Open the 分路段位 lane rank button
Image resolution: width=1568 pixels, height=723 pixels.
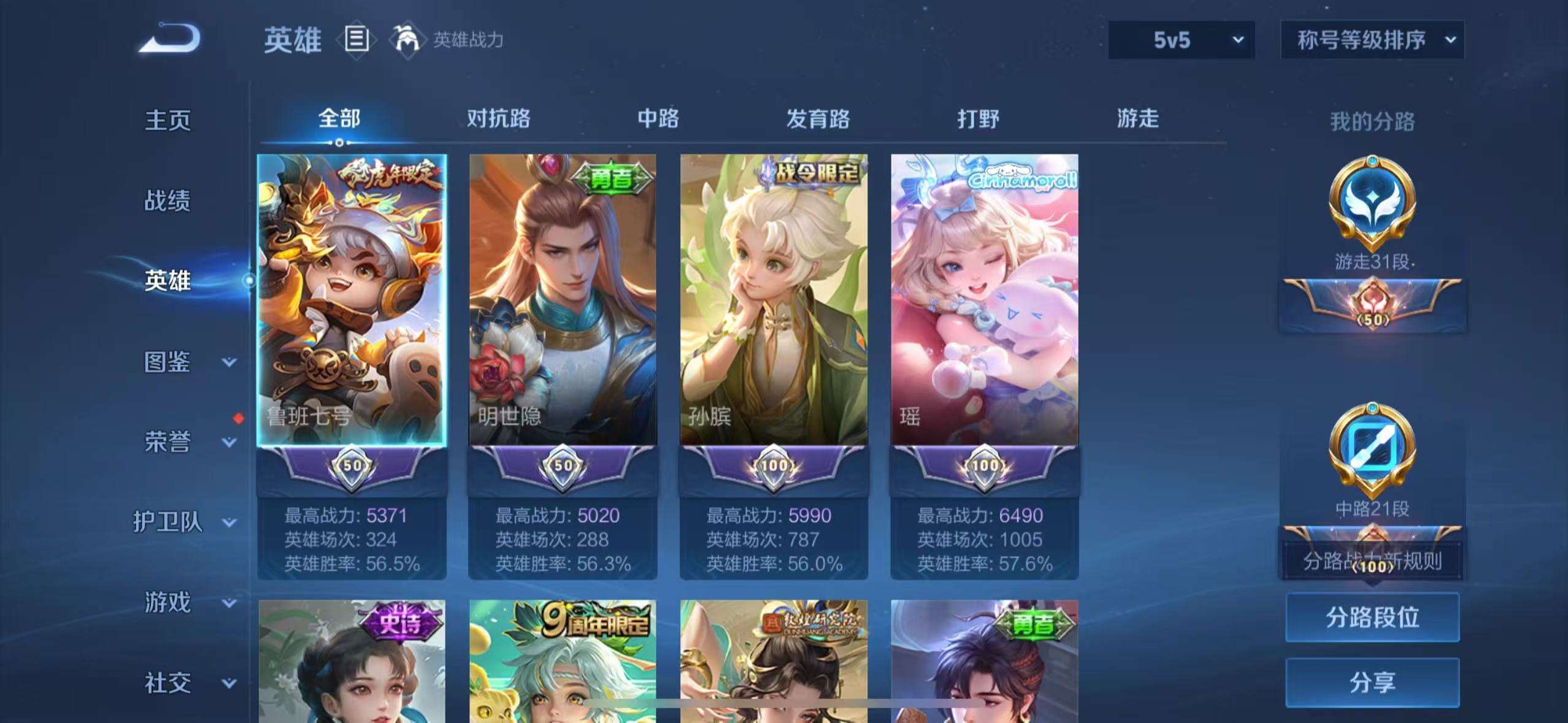click(x=1372, y=617)
